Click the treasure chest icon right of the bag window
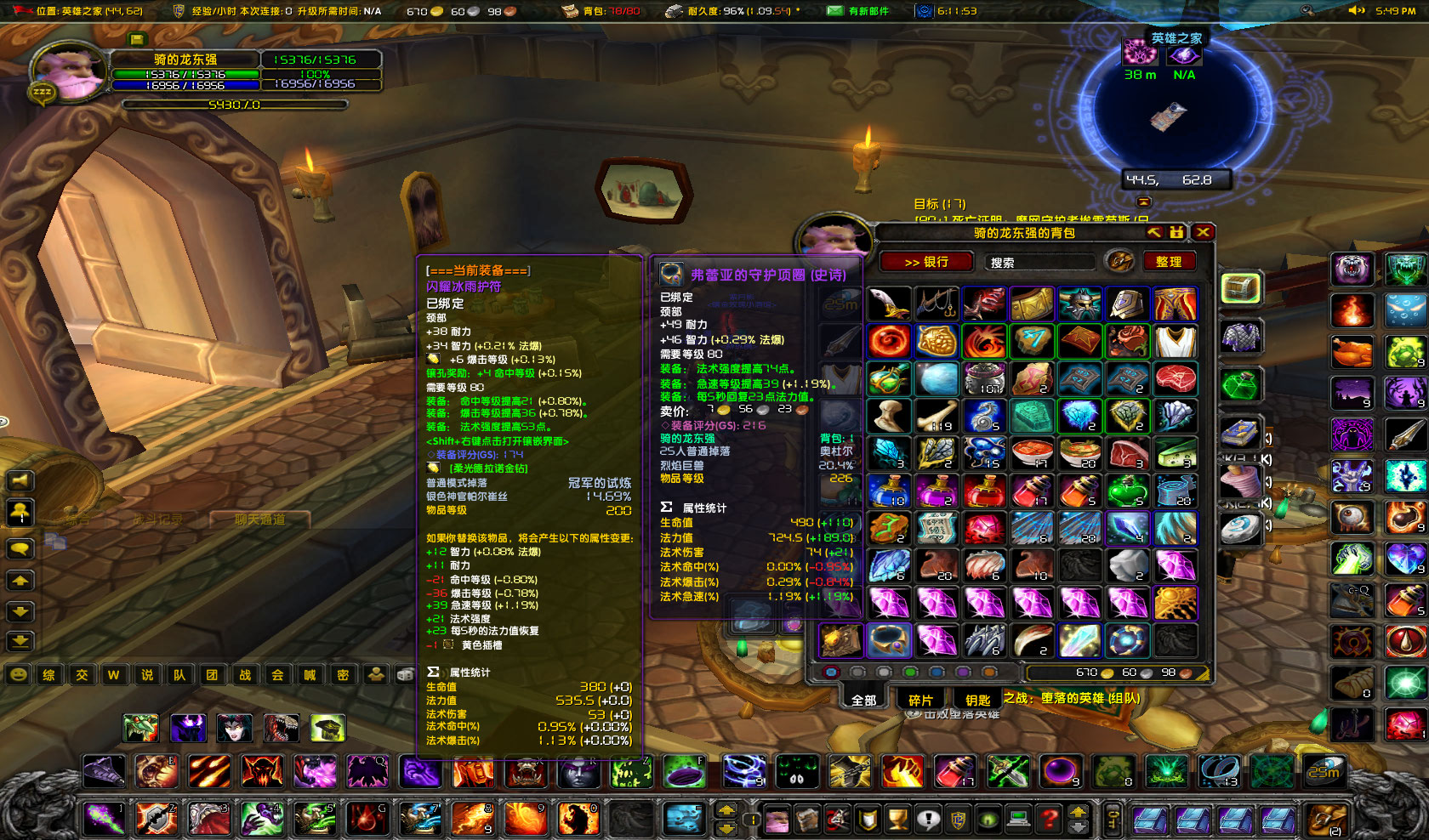1429x840 pixels. click(1240, 287)
